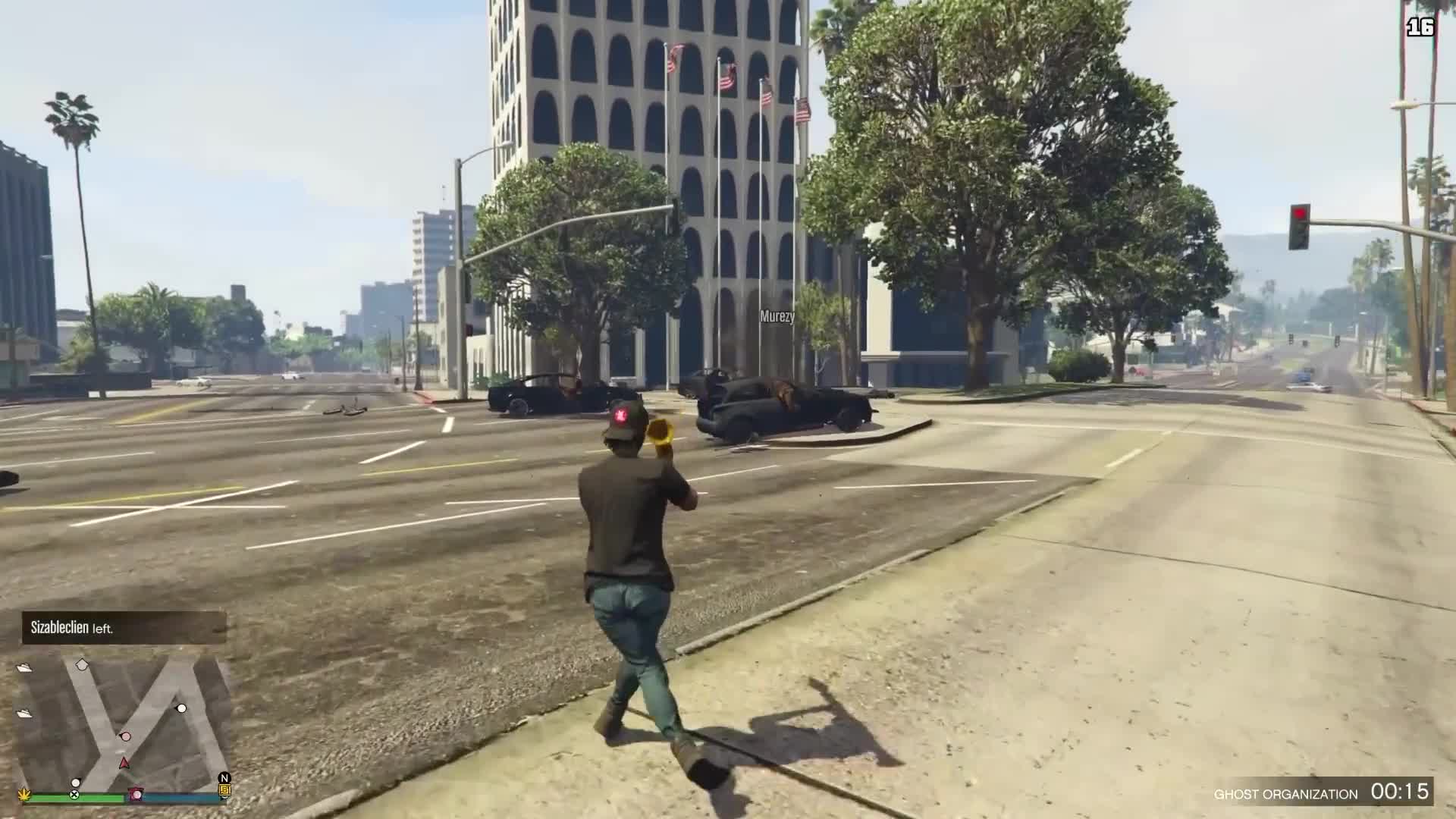
Task: Select the X dead-player marker on the health bar
Action: tap(74, 795)
